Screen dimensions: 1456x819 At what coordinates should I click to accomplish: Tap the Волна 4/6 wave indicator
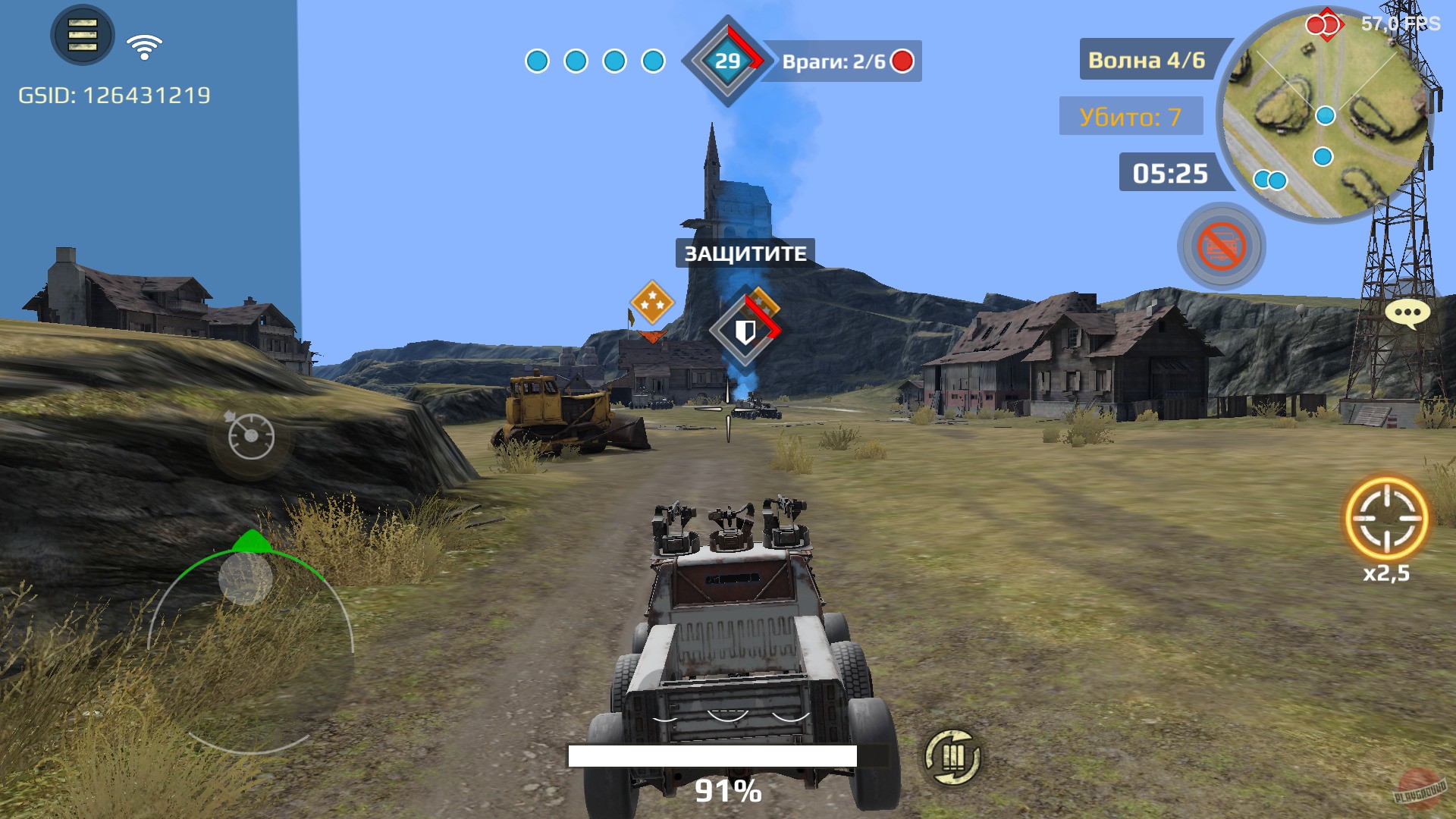[1147, 59]
